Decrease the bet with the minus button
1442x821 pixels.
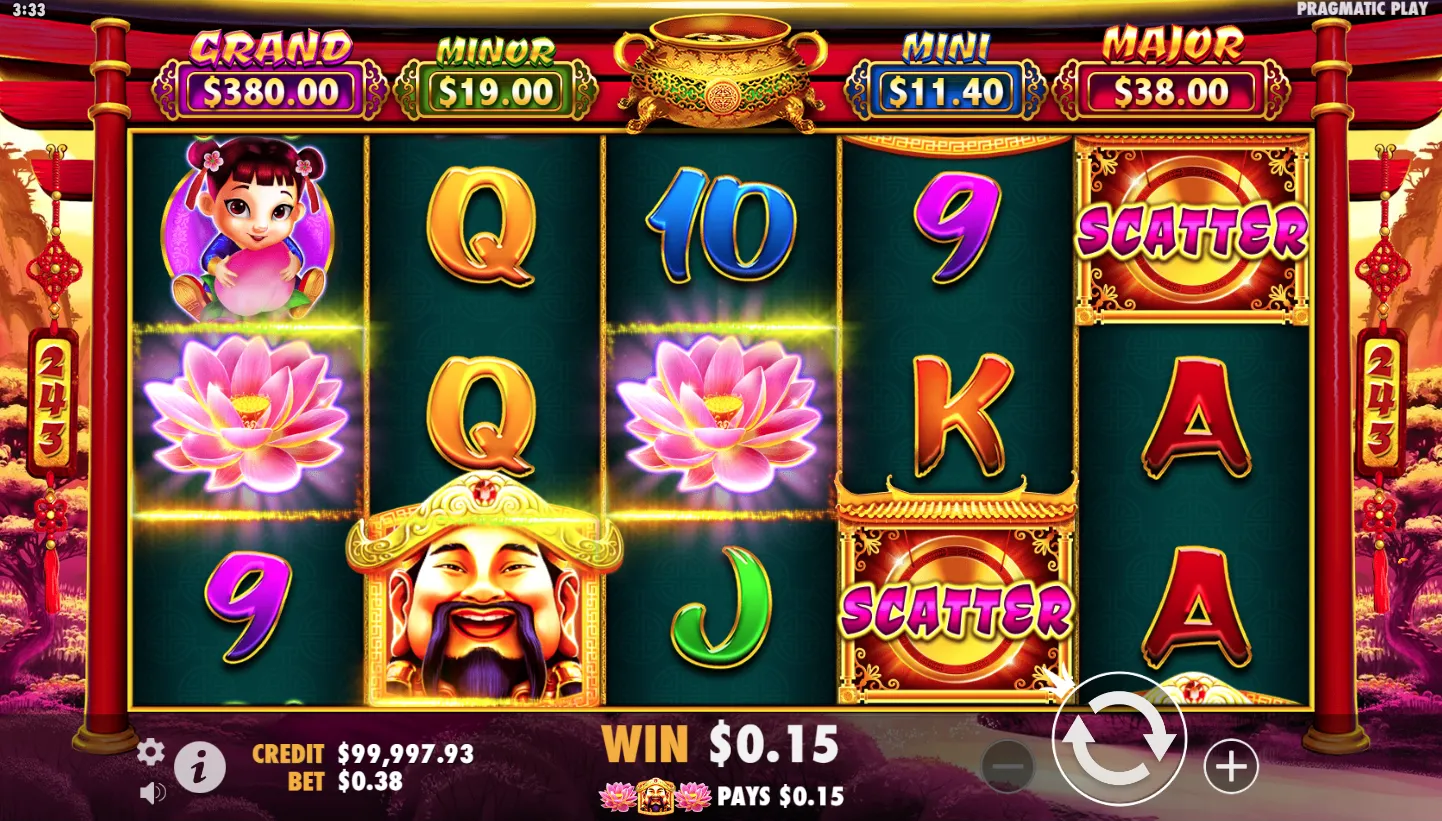tap(1008, 767)
